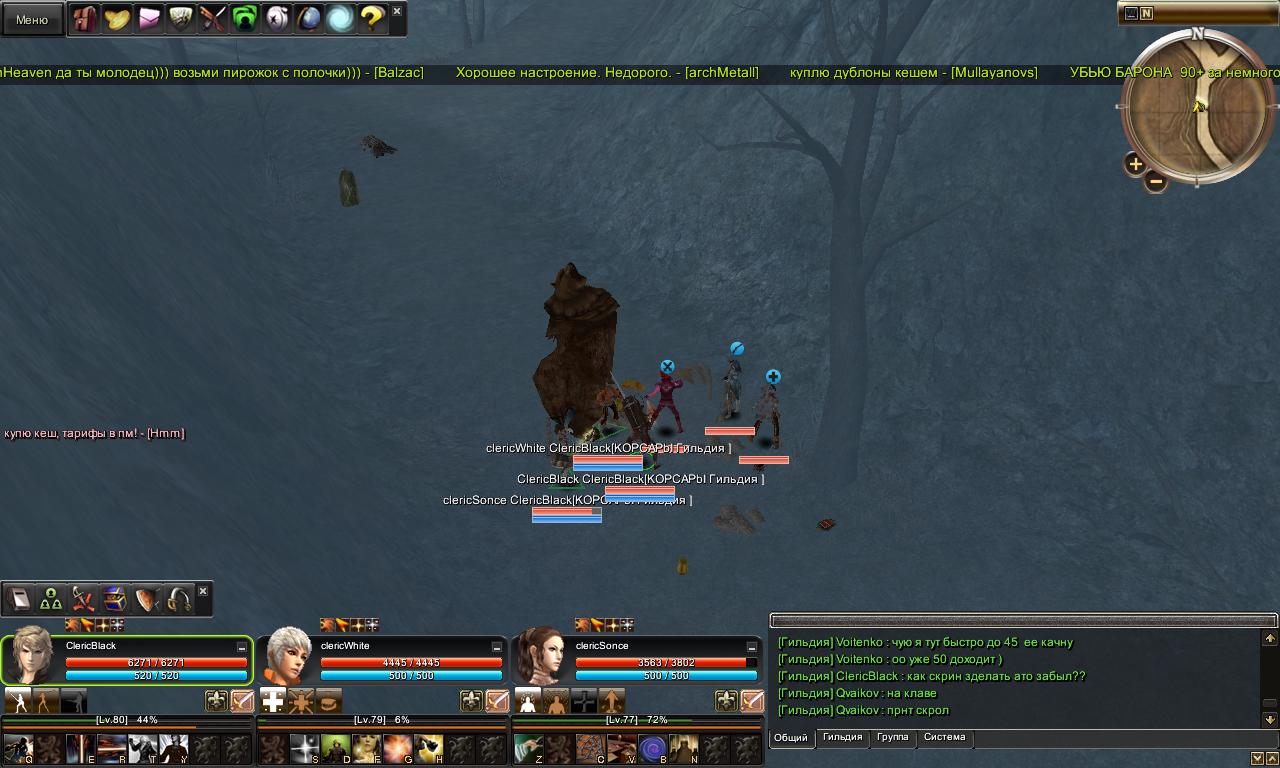Open the Меню button
Image resolution: width=1280 pixels, height=768 pixels.
(32, 19)
